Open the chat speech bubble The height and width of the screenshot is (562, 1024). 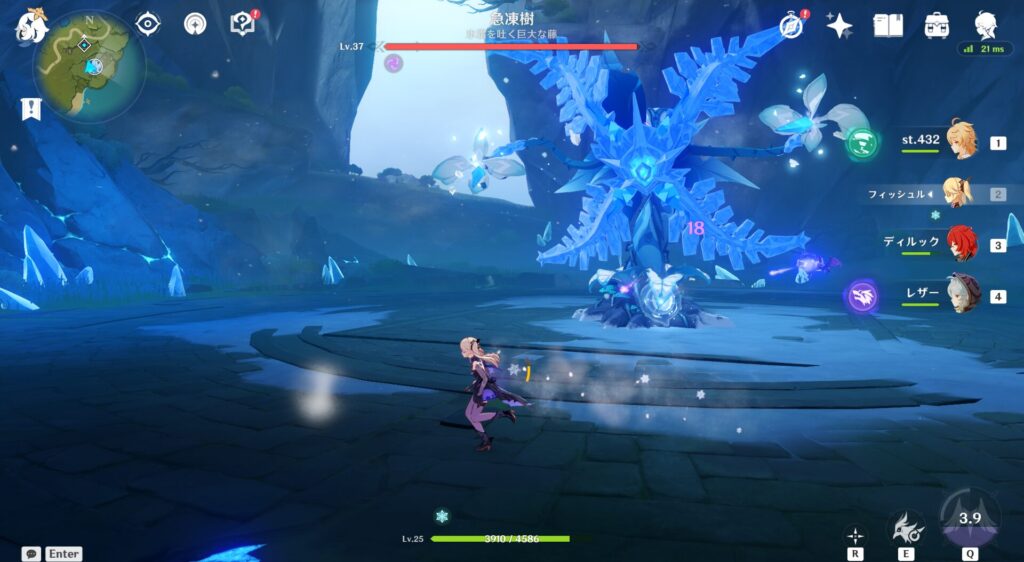(31, 553)
